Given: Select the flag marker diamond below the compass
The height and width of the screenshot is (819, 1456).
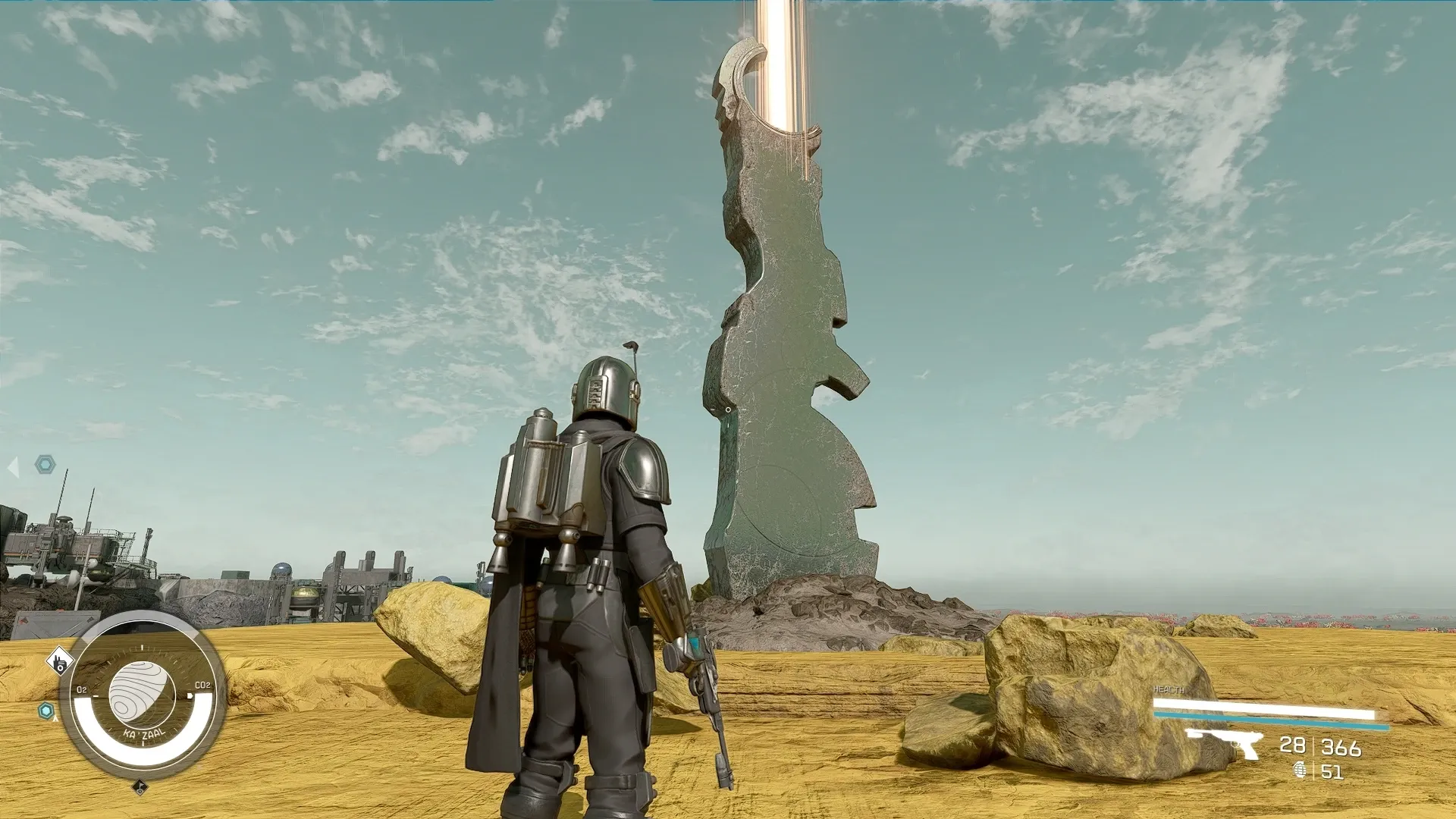Looking at the screenshot, I should coord(140,788).
